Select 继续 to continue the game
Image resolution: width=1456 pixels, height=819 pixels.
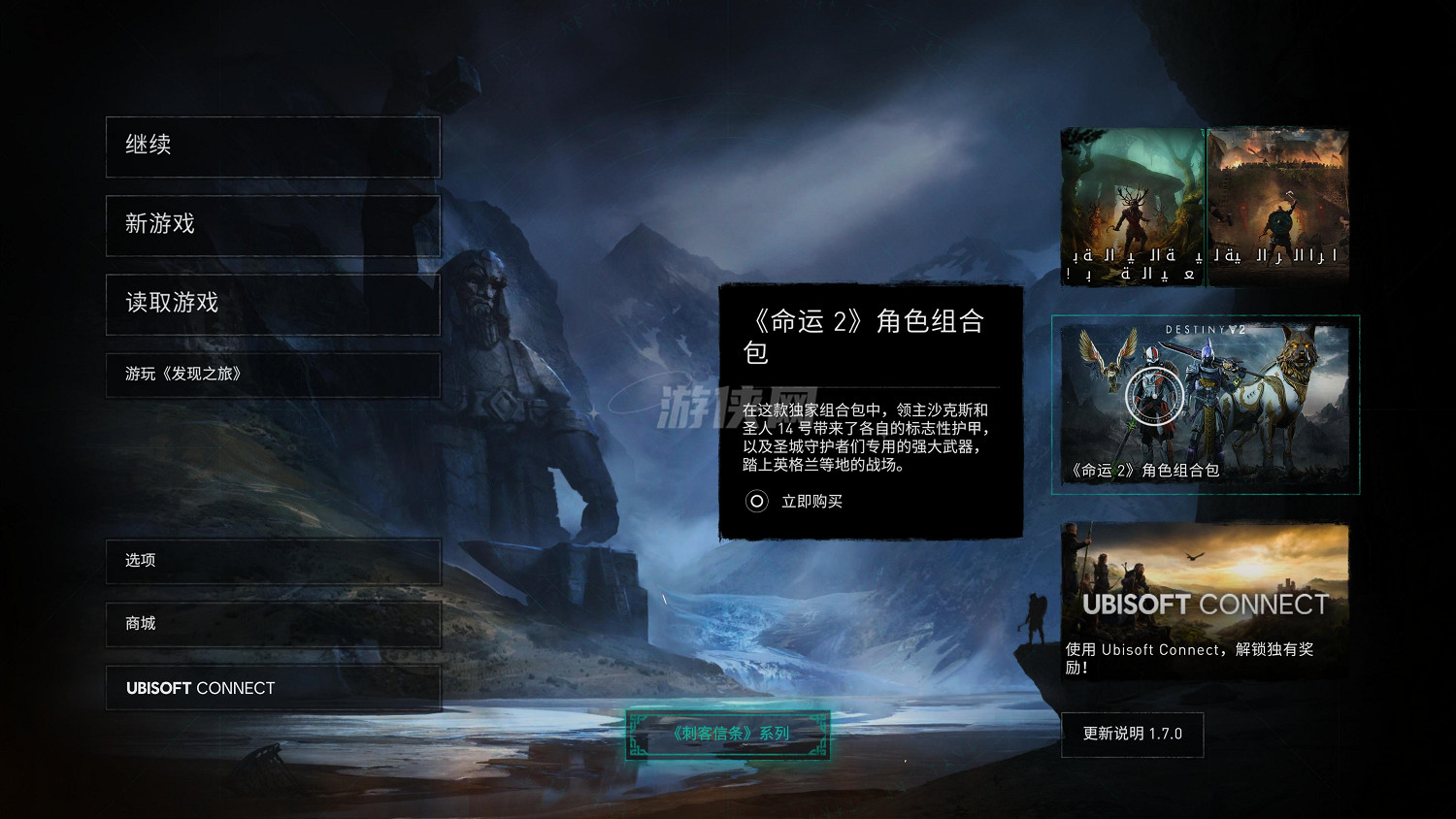tap(272, 146)
